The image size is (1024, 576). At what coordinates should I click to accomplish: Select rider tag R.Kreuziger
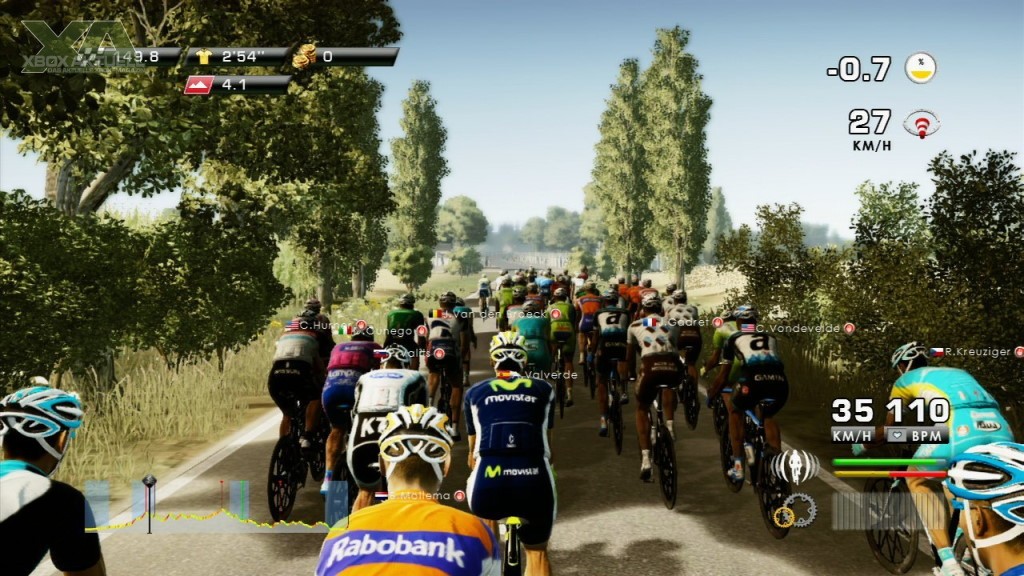click(976, 352)
